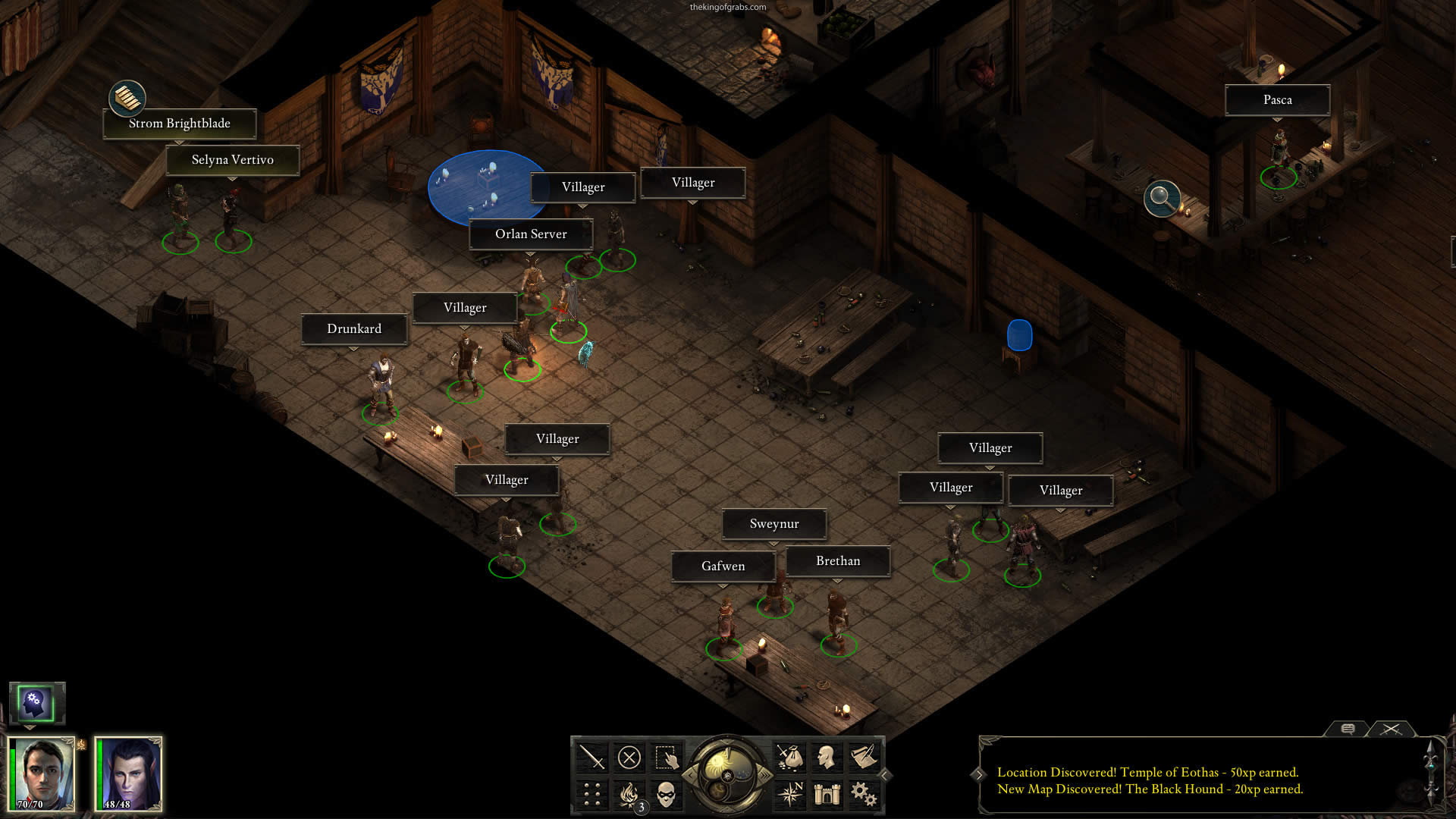The image size is (1456, 819).
Task: Open the journal scroll and quill
Action: pyautogui.click(x=864, y=758)
